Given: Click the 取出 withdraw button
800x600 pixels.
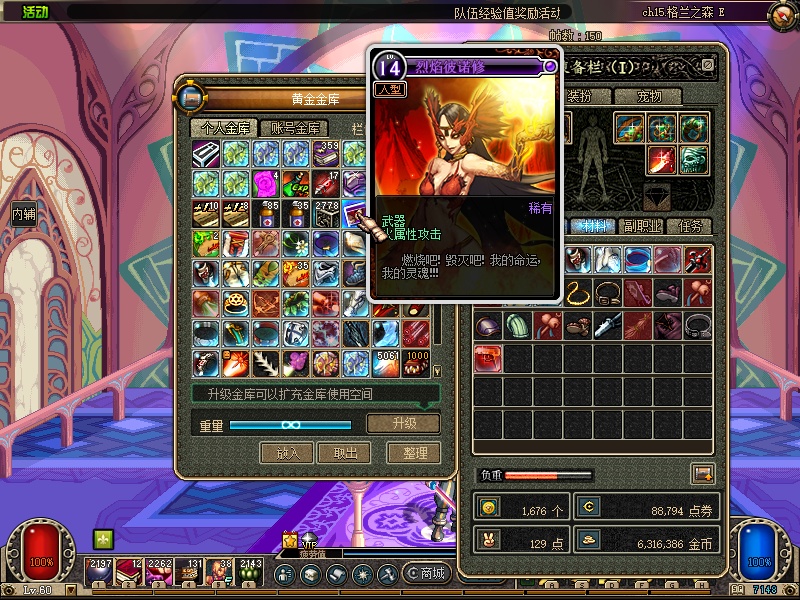Looking at the screenshot, I should (344, 453).
